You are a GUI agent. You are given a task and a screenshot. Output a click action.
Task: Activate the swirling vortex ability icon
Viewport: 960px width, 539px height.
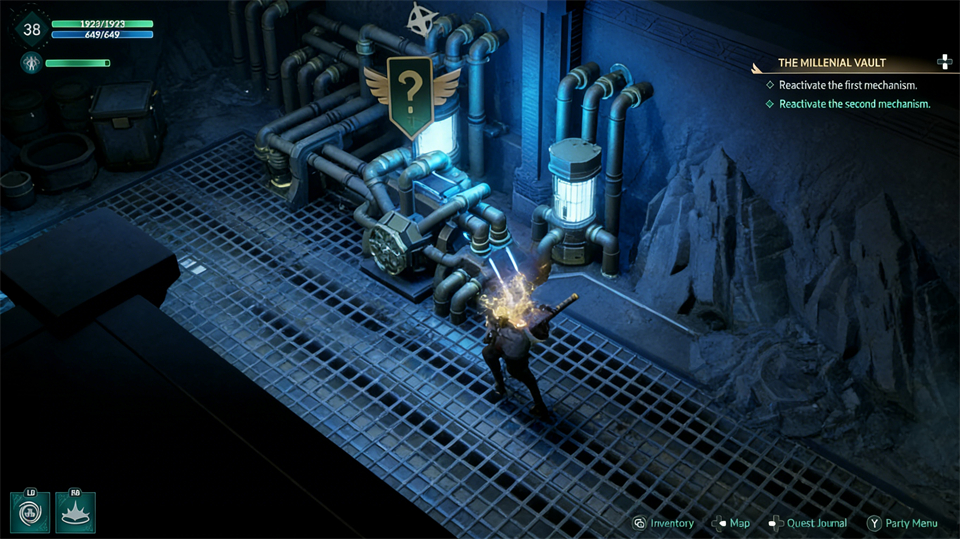[x=30, y=512]
